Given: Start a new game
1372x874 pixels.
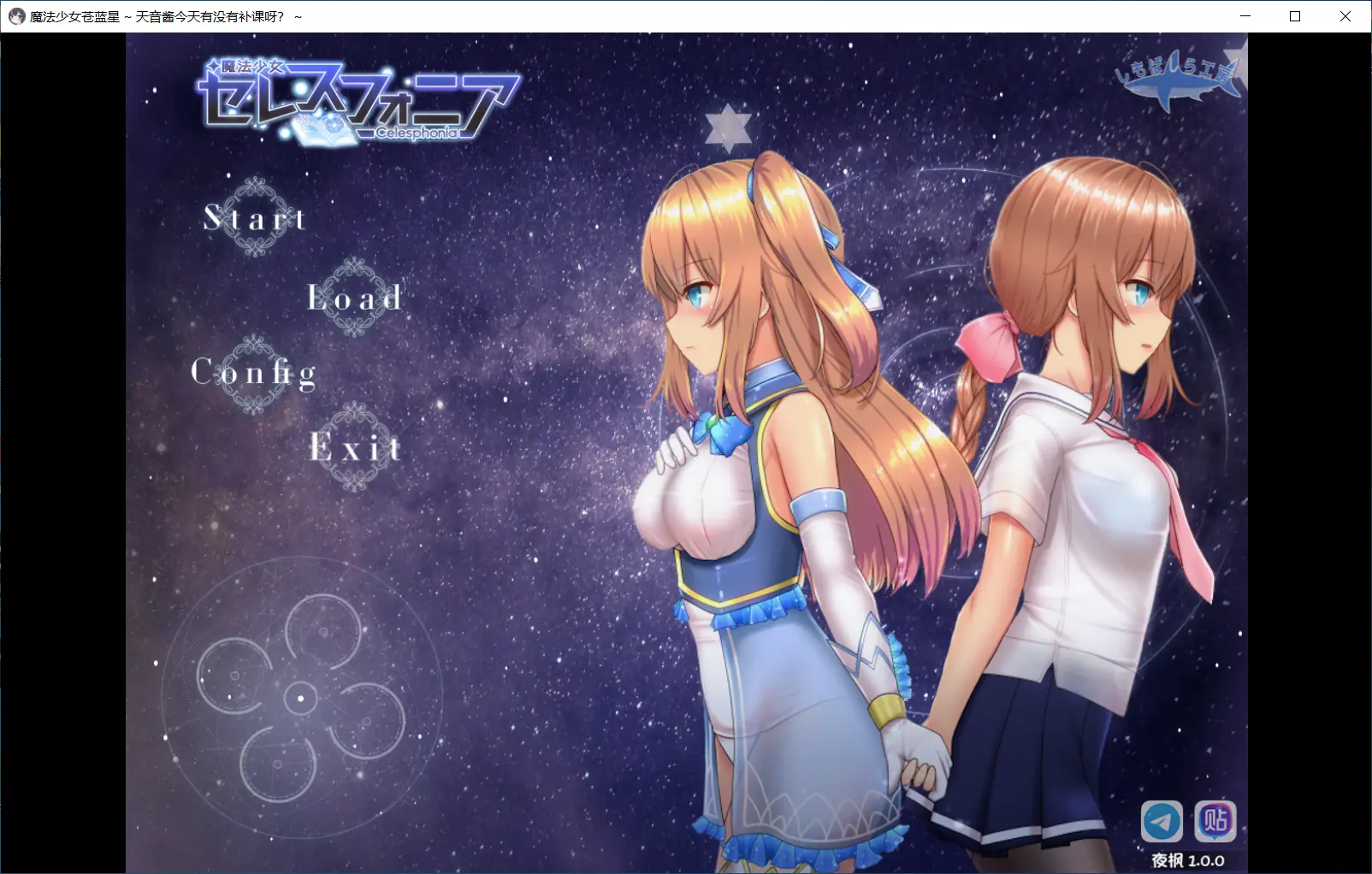Looking at the screenshot, I should [254, 218].
